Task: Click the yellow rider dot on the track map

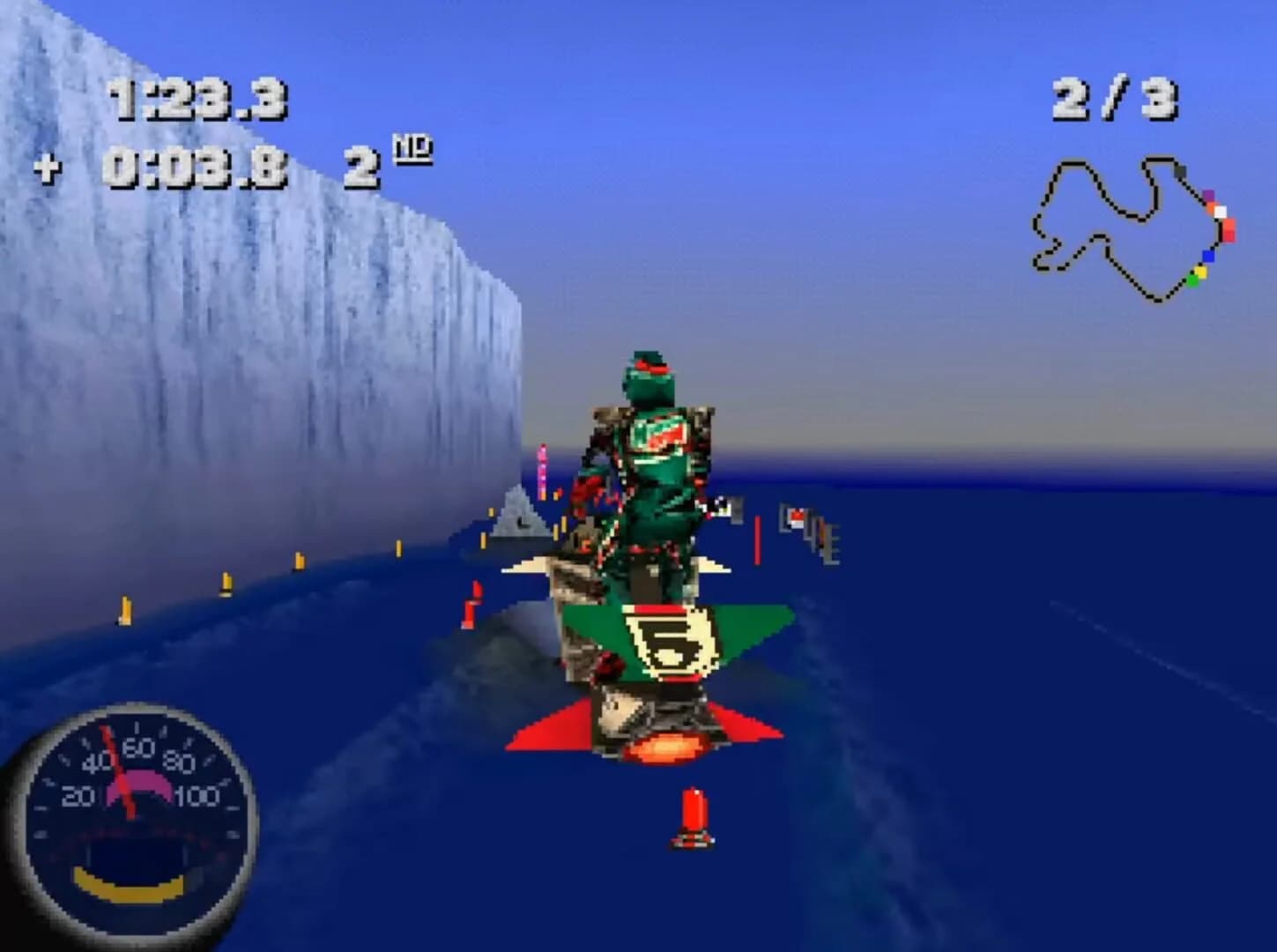Action: click(1200, 271)
